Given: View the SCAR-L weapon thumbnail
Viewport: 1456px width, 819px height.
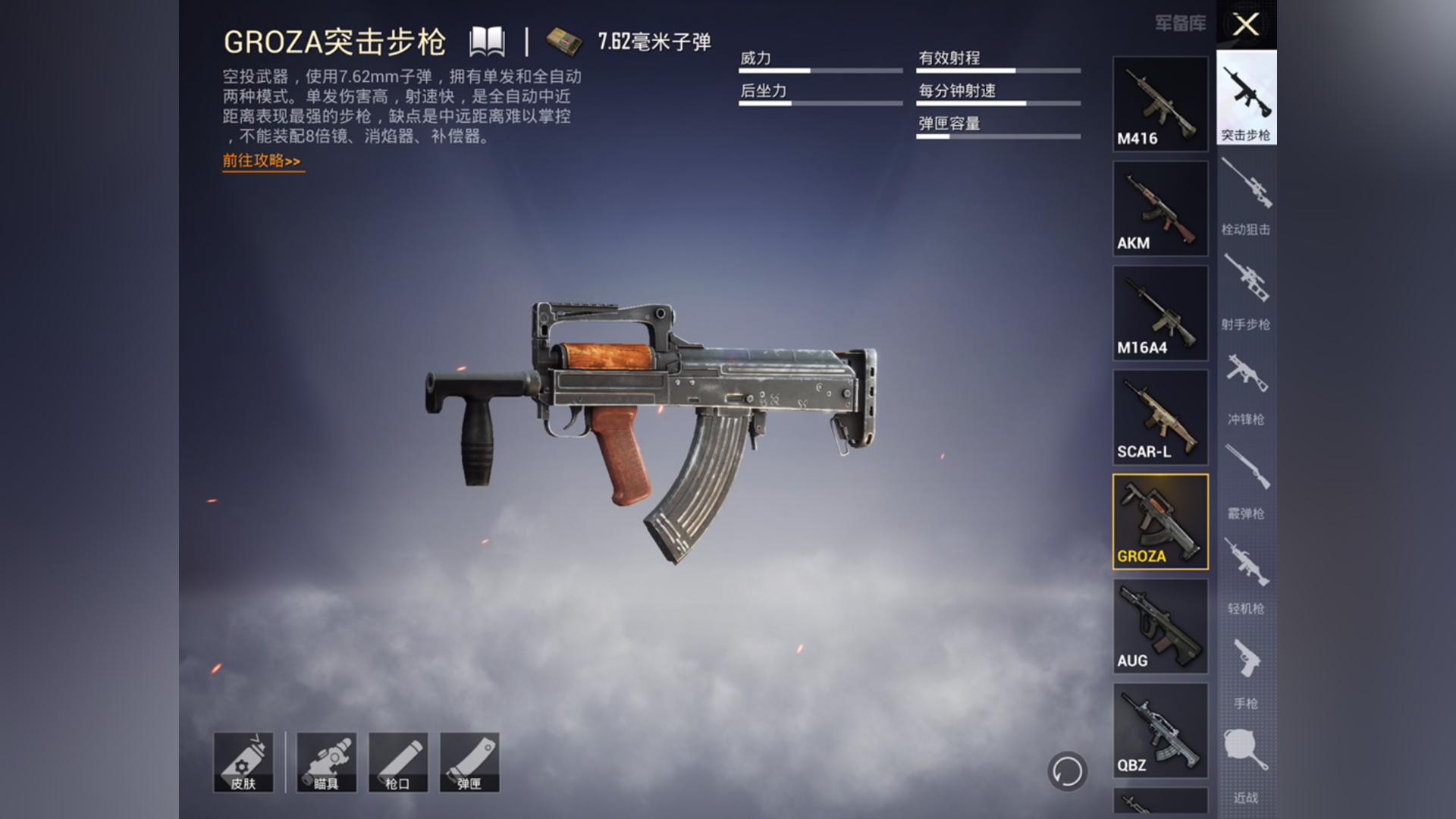Looking at the screenshot, I should click(x=1159, y=418).
